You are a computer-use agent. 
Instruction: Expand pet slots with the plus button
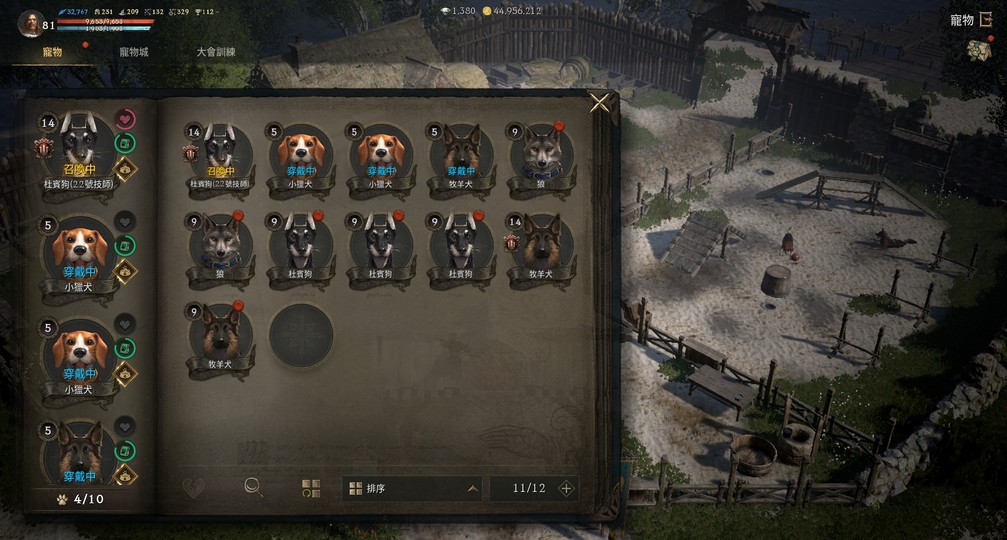(x=566, y=488)
